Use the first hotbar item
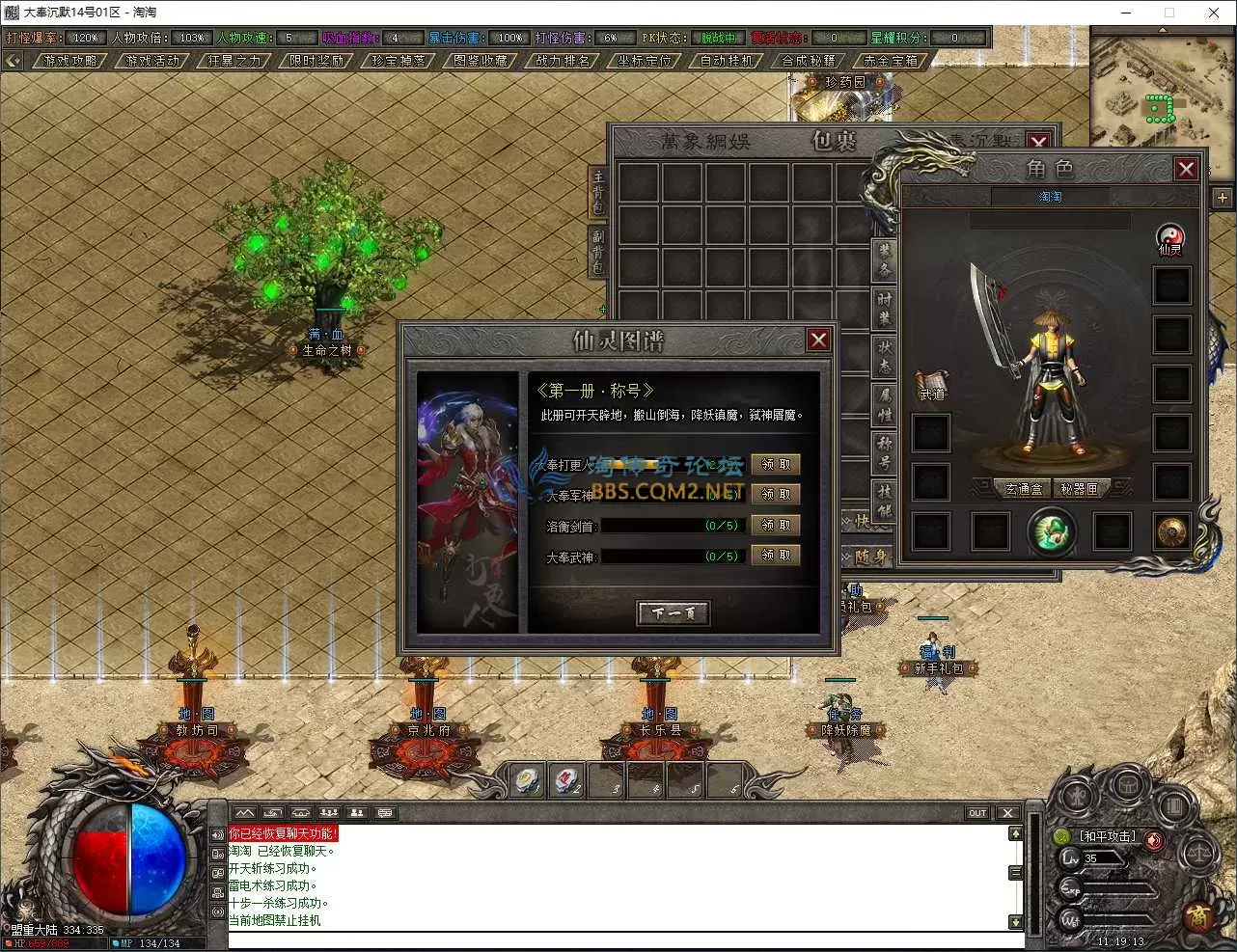 pyautogui.click(x=527, y=780)
